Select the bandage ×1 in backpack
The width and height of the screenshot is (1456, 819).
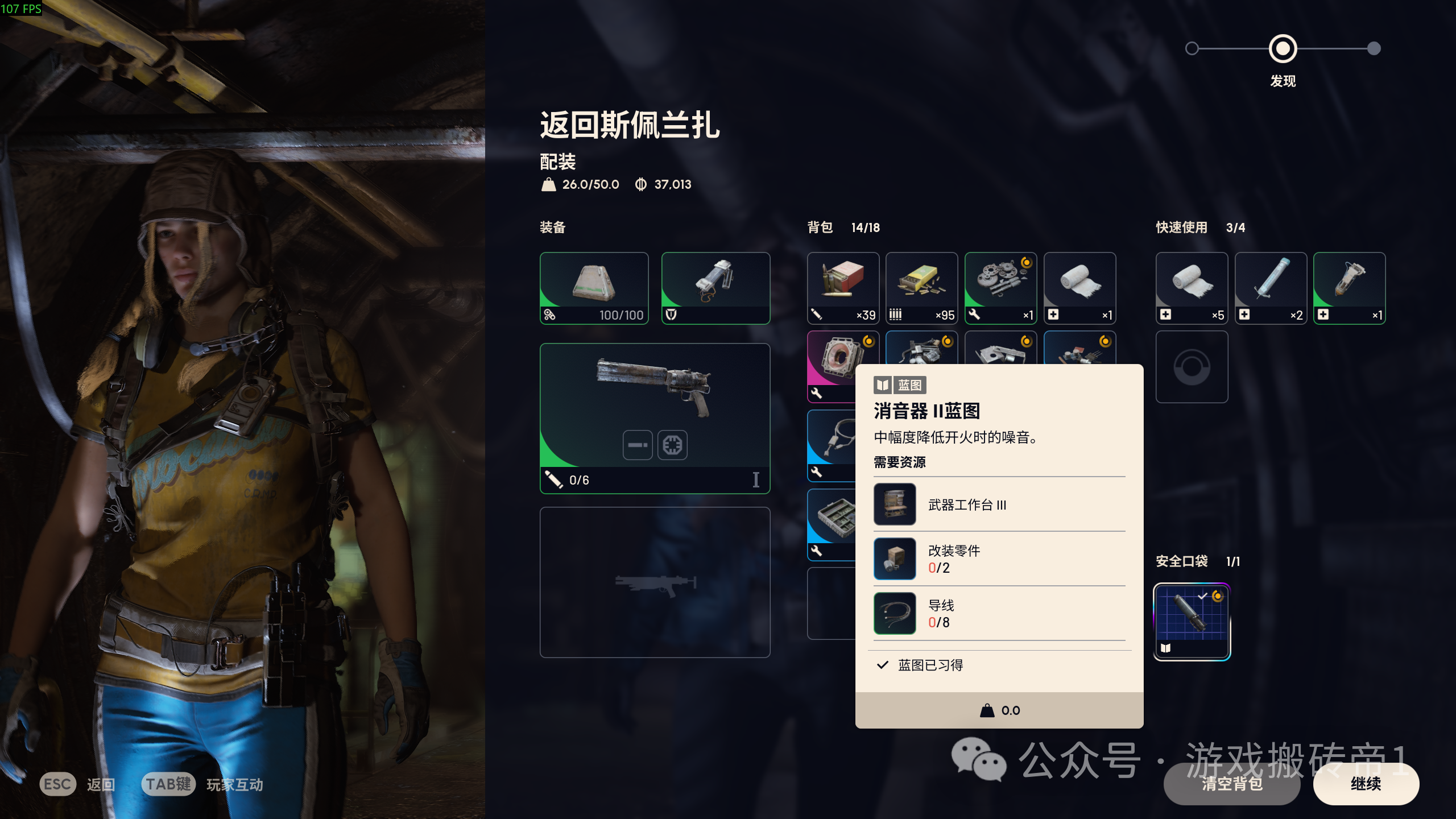click(1079, 288)
